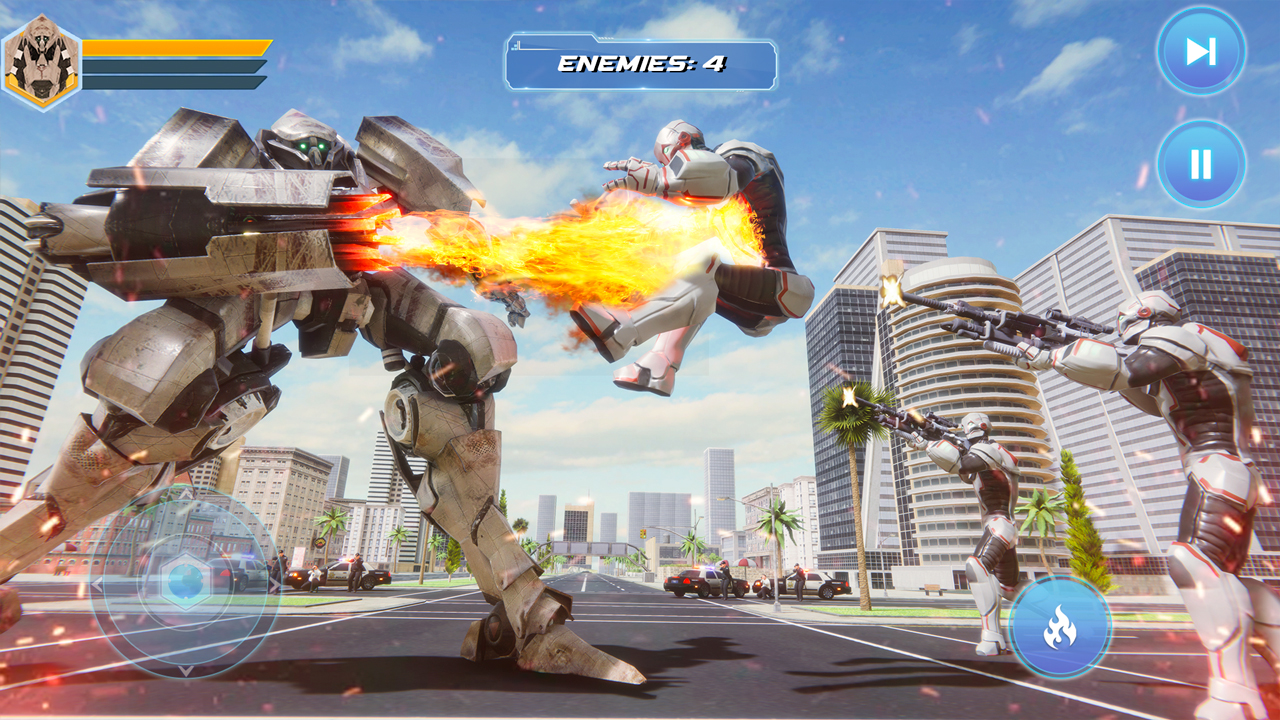Click the yellow health bar at top-left
This screenshot has width=1280, height=720.
click(175, 45)
